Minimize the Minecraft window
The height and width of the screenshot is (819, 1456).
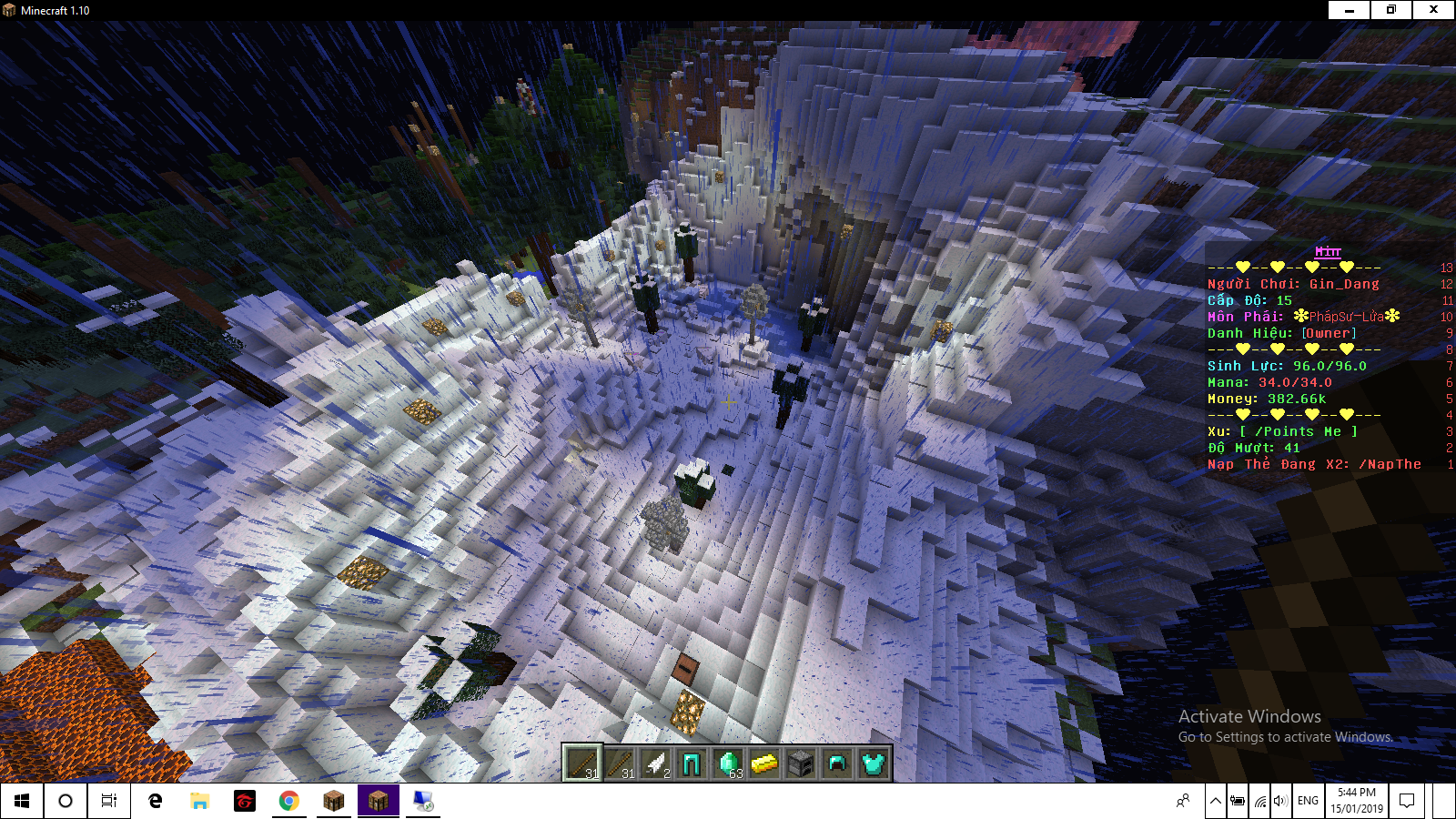tap(1350, 10)
